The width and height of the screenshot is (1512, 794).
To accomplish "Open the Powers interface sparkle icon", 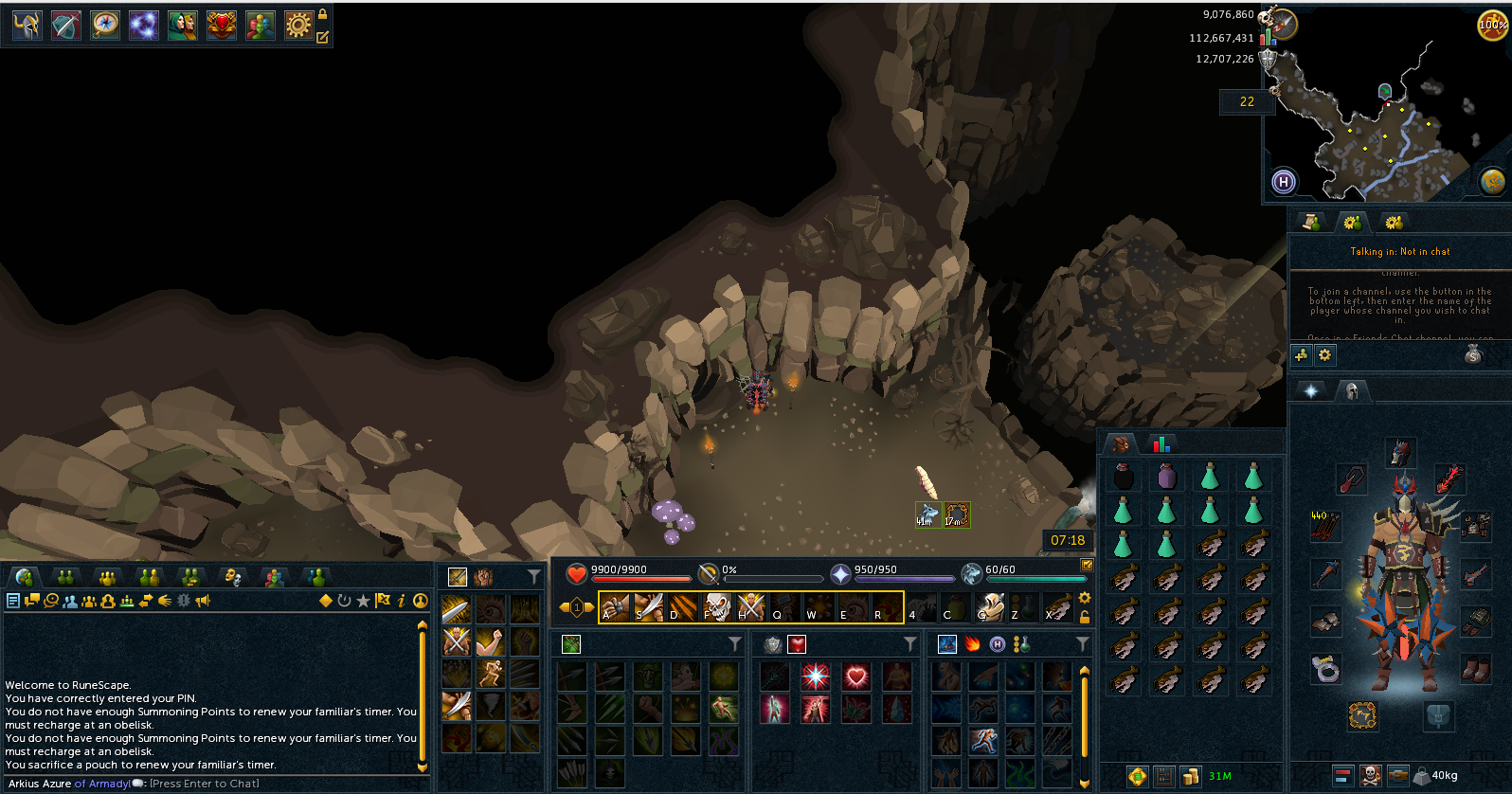I will (143, 25).
